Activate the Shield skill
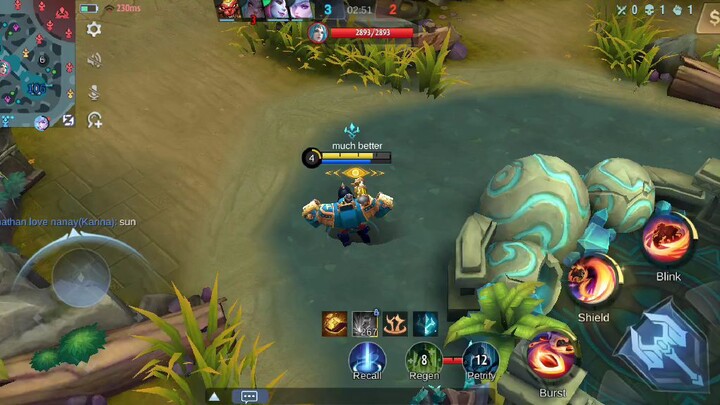Screen dimensions: 720x405 [593, 279]
